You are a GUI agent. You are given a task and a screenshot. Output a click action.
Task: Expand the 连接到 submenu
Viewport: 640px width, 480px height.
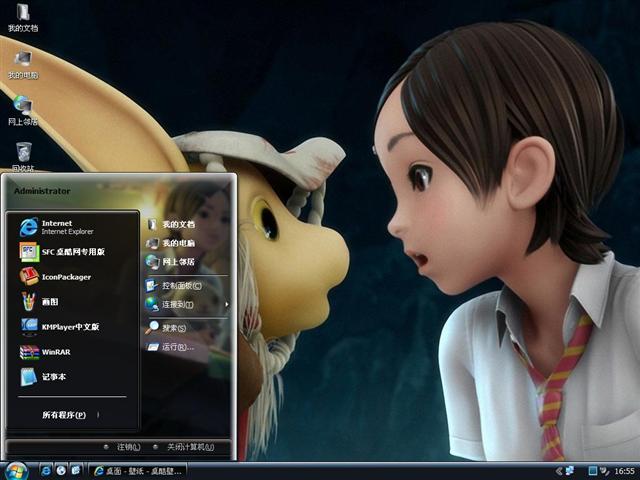coord(176,304)
